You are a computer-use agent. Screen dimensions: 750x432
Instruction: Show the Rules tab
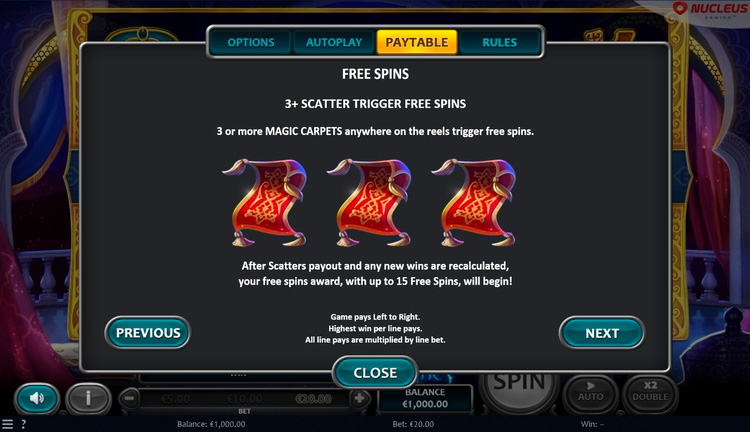point(499,42)
